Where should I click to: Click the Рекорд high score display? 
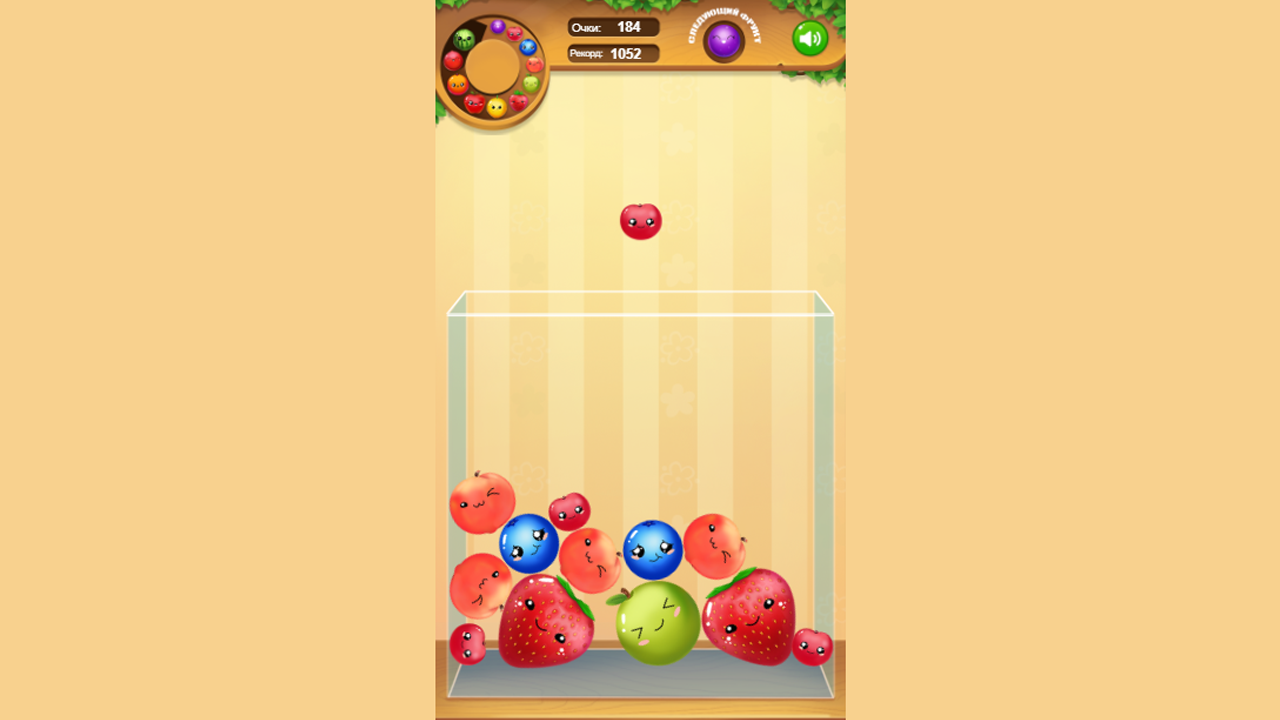coord(611,53)
